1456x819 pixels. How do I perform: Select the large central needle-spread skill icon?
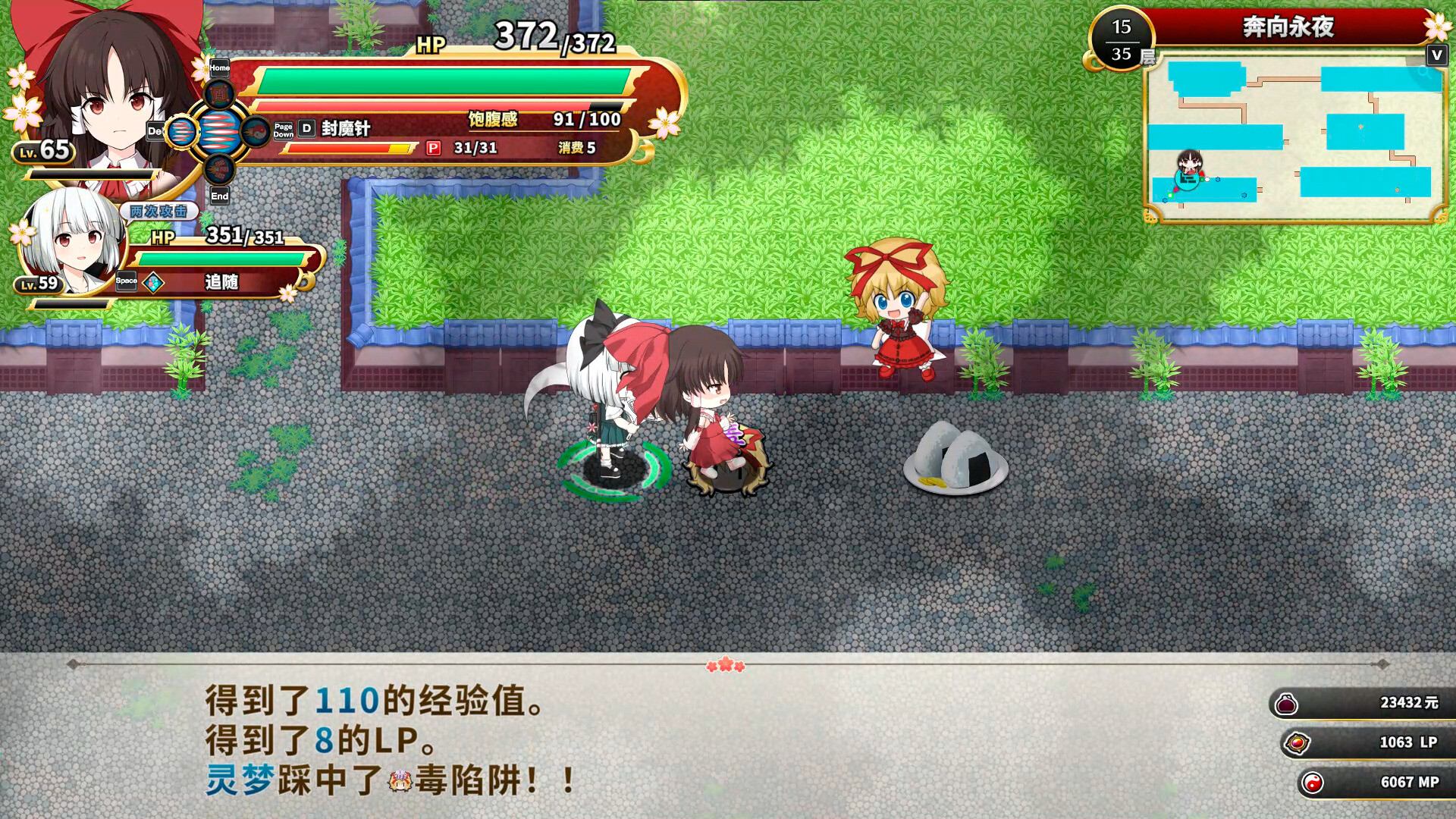pos(221,131)
